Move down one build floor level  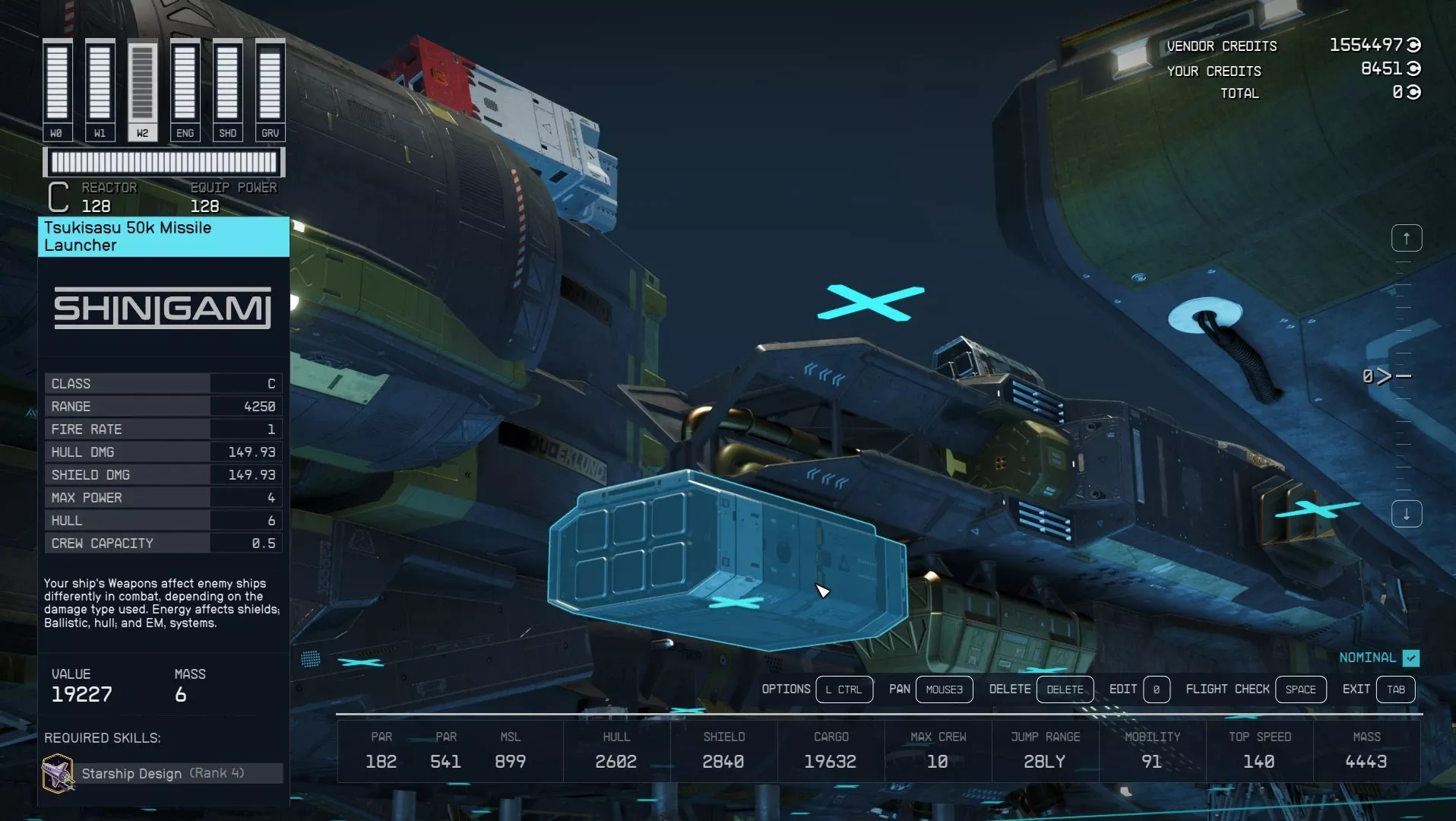[x=1406, y=515]
